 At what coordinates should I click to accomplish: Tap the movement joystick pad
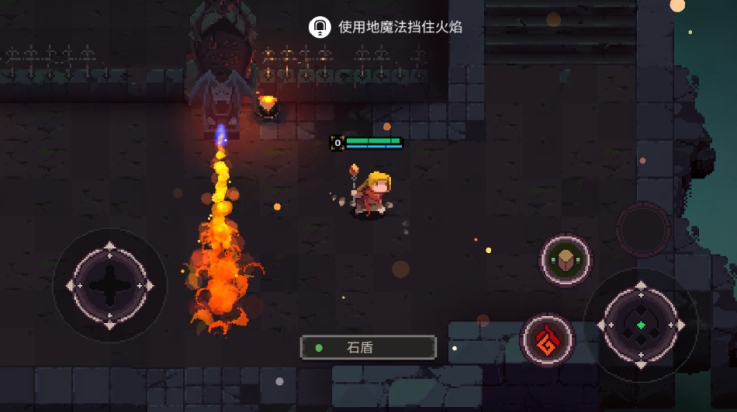coord(109,285)
